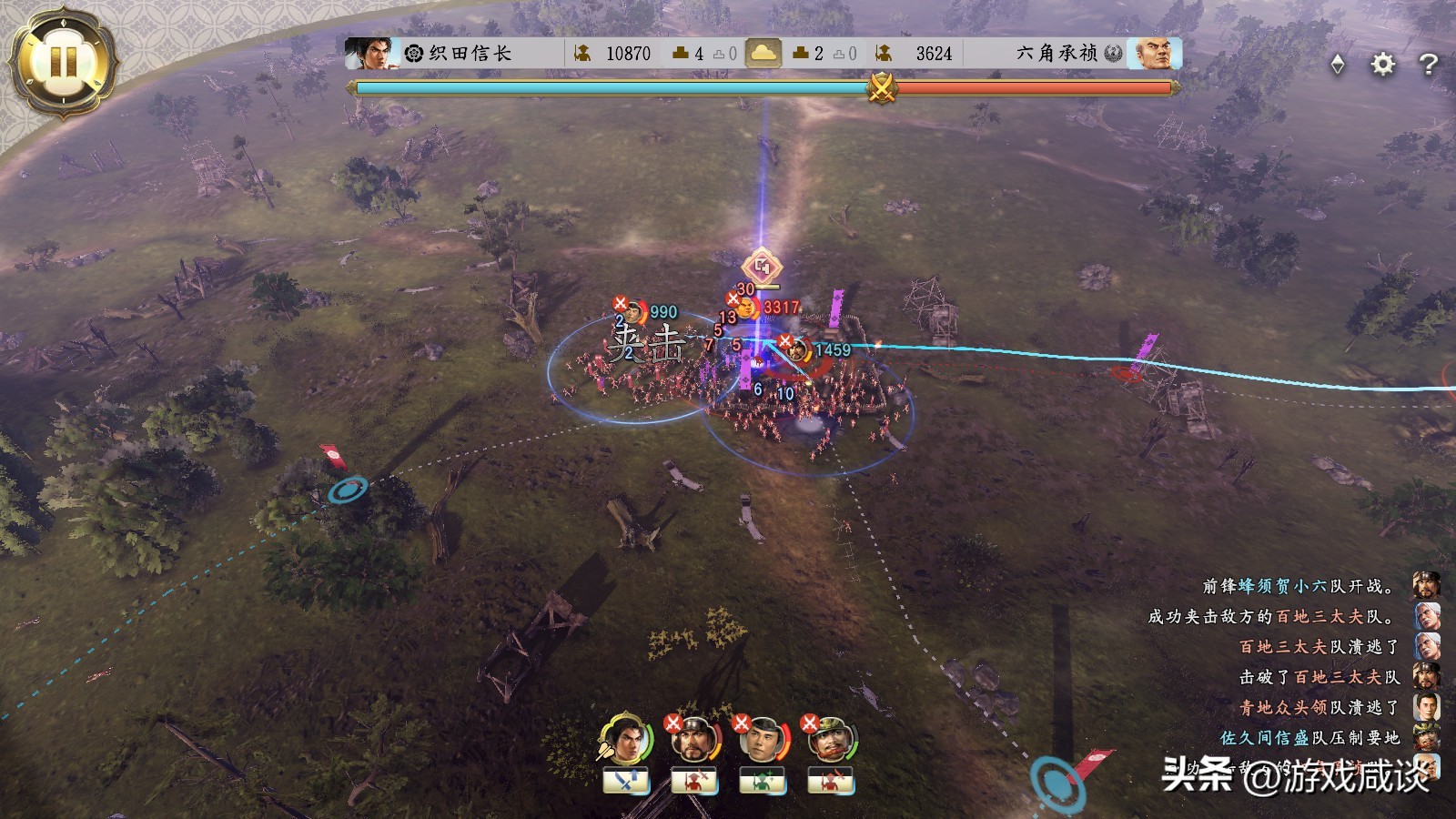Click the pink diamond stronghold marker
1456x819 pixels.
762,267
